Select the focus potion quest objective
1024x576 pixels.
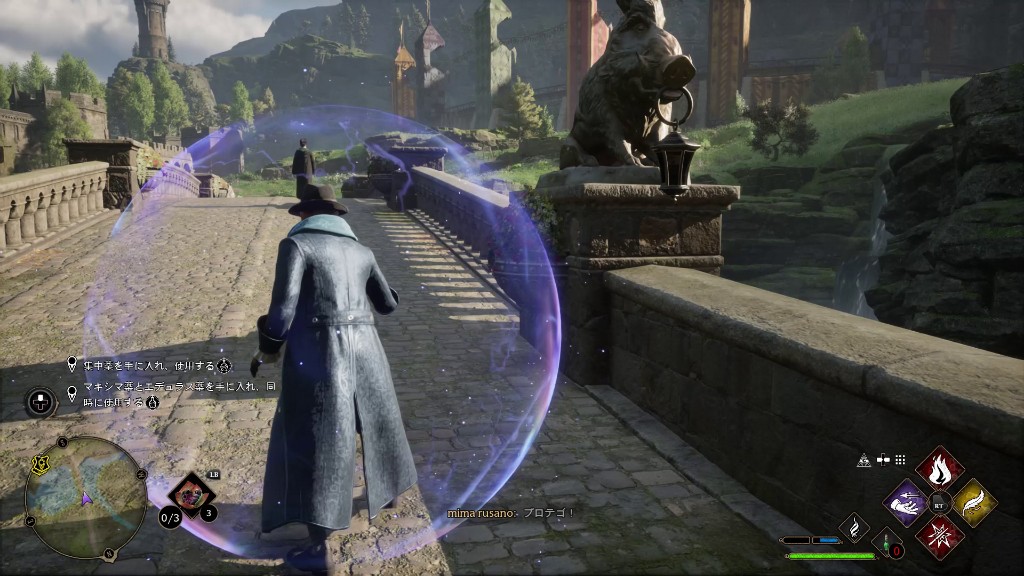coord(150,365)
